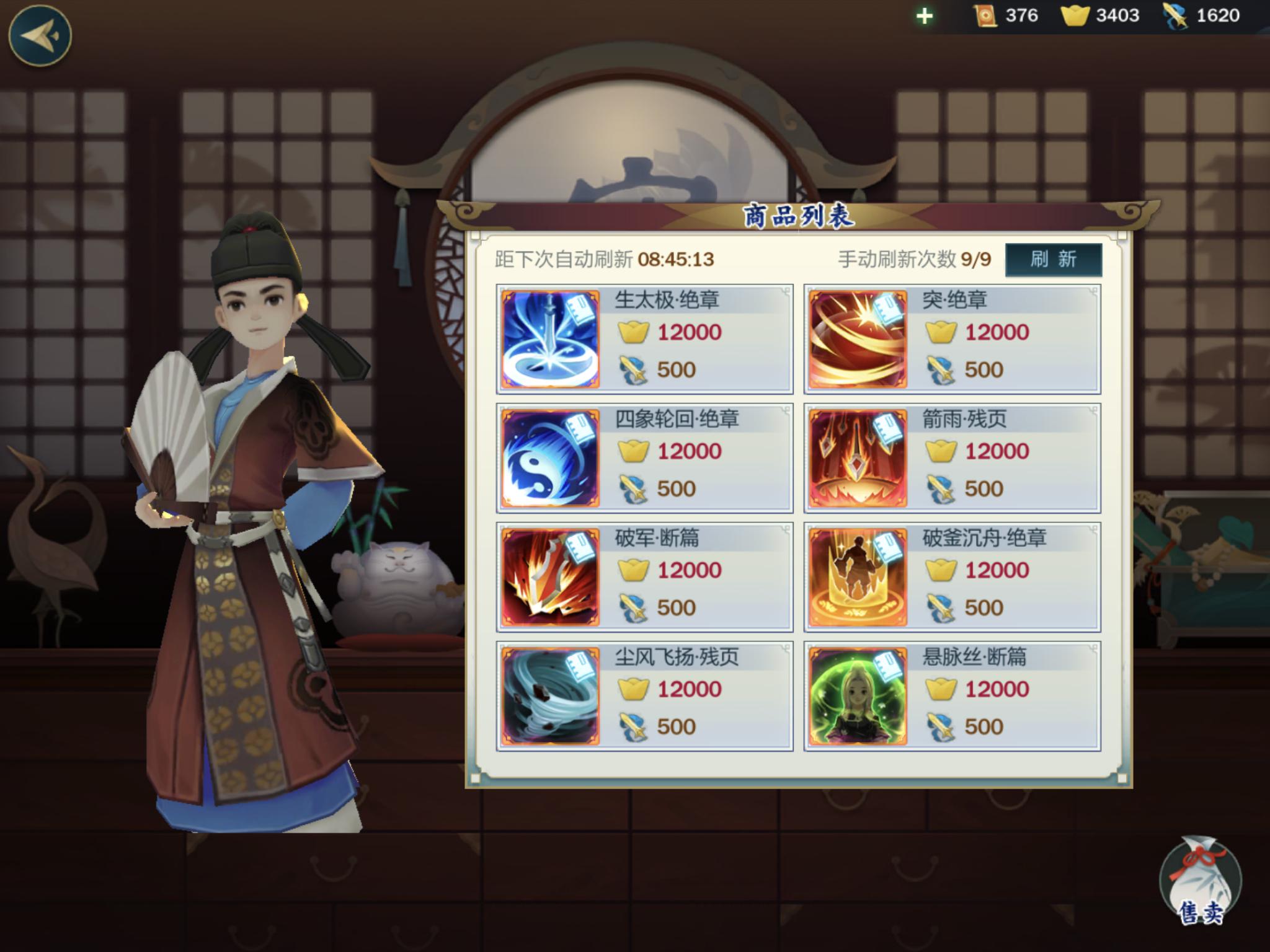Viewport: 1270px width, 952px height.
Task: Go back using the arrow button
Action: tap(40, 35)
